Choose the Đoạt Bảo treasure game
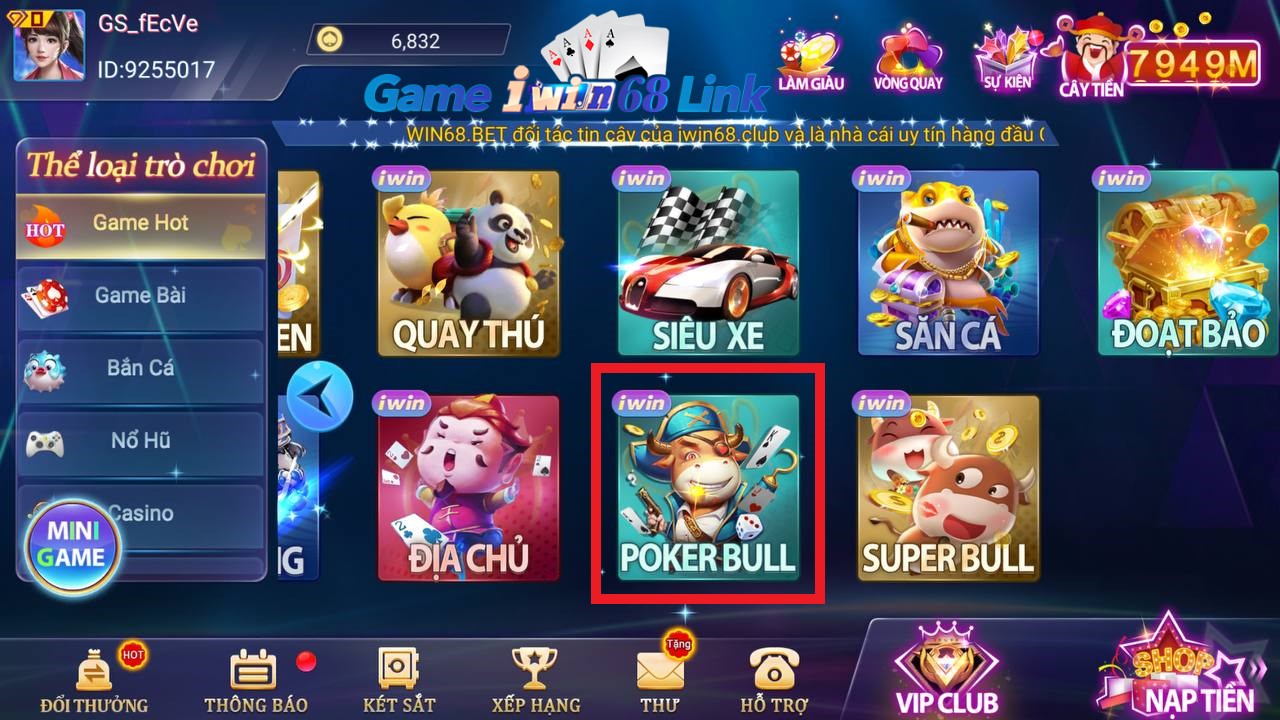This screenshot has width=1280, height=720. pos(1187,264)
